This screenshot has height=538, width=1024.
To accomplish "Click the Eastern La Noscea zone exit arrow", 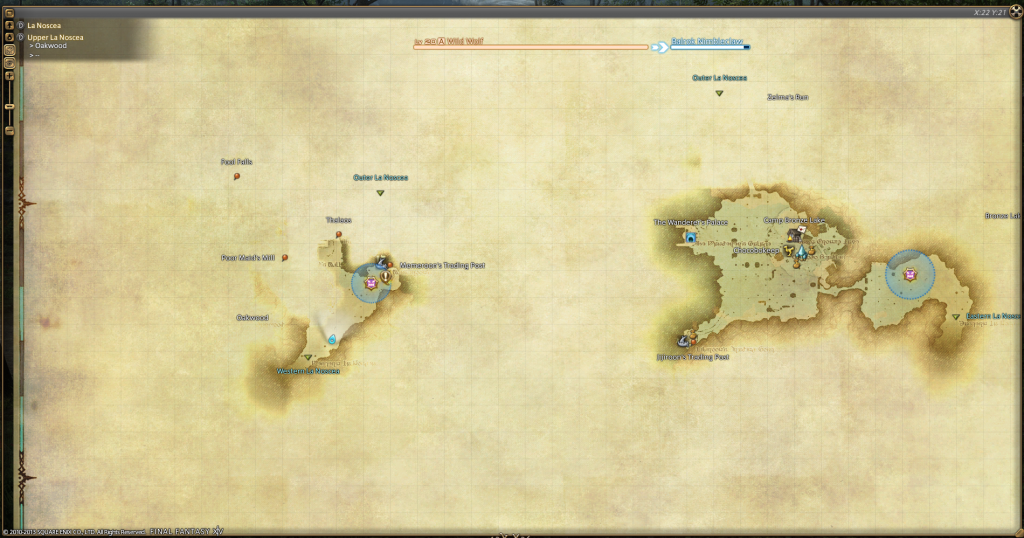I will tap(956, 317).
